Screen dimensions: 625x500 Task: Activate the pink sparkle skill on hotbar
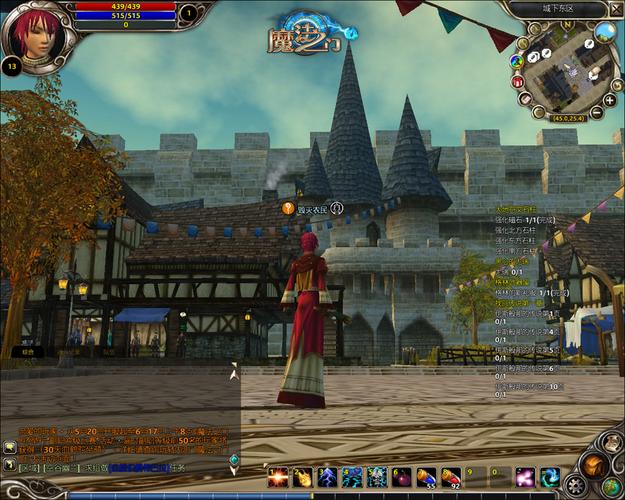tap(524, 477)
